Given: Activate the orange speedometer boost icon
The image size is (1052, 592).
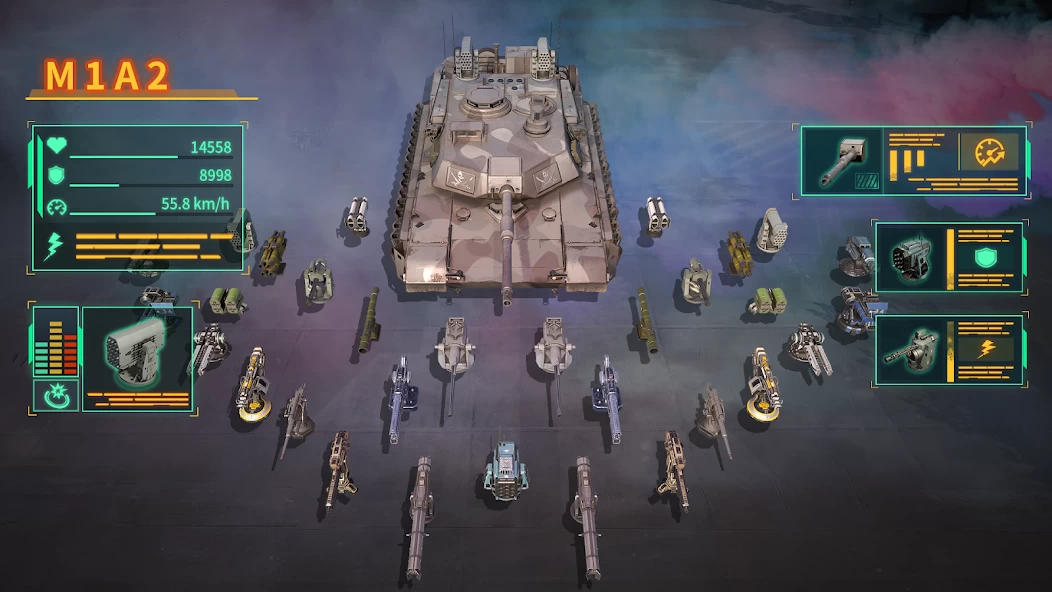Looking at the screenshot, I should 988,152.
